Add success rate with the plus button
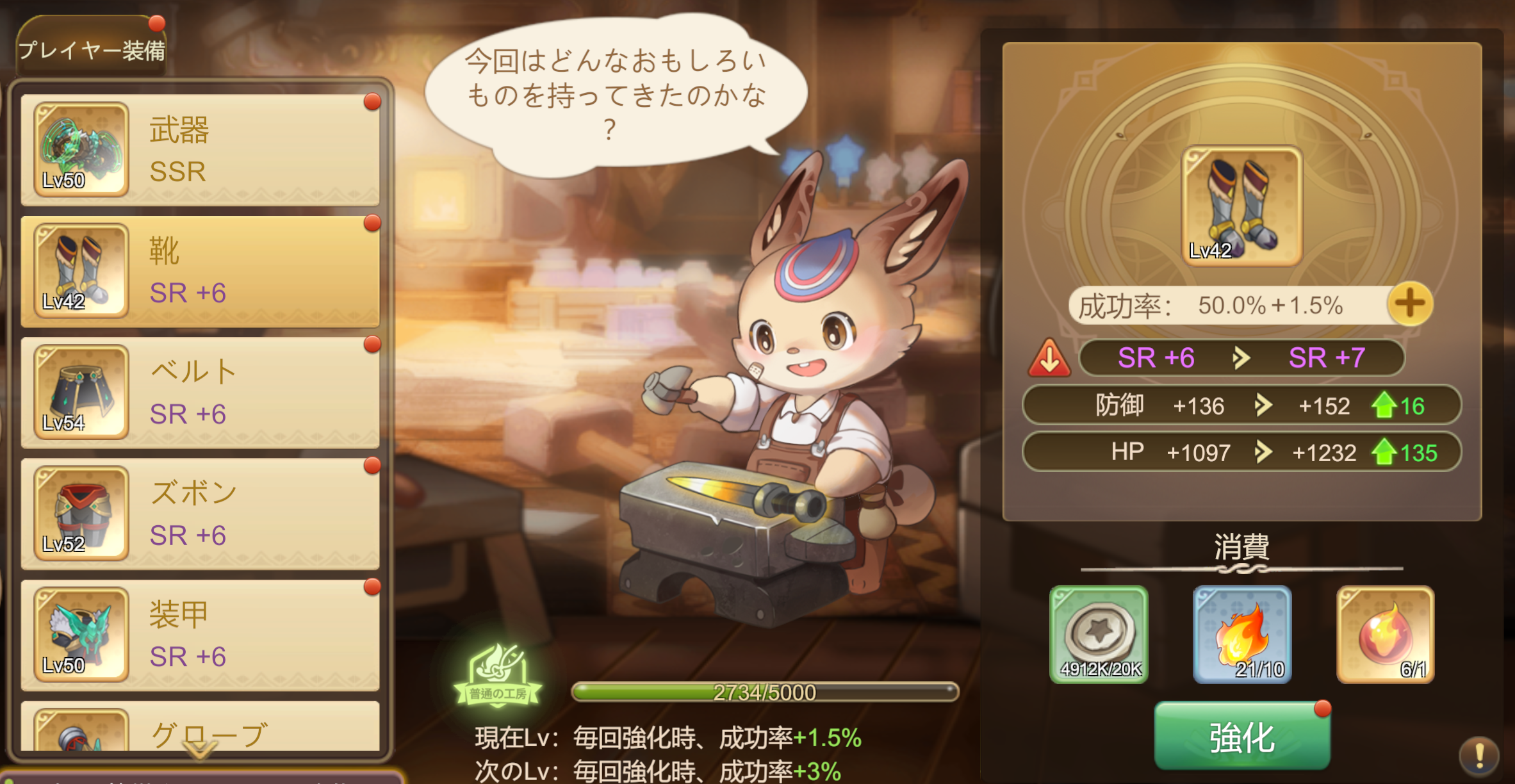The image size is (1515, 784). (x=1410, y=304)
